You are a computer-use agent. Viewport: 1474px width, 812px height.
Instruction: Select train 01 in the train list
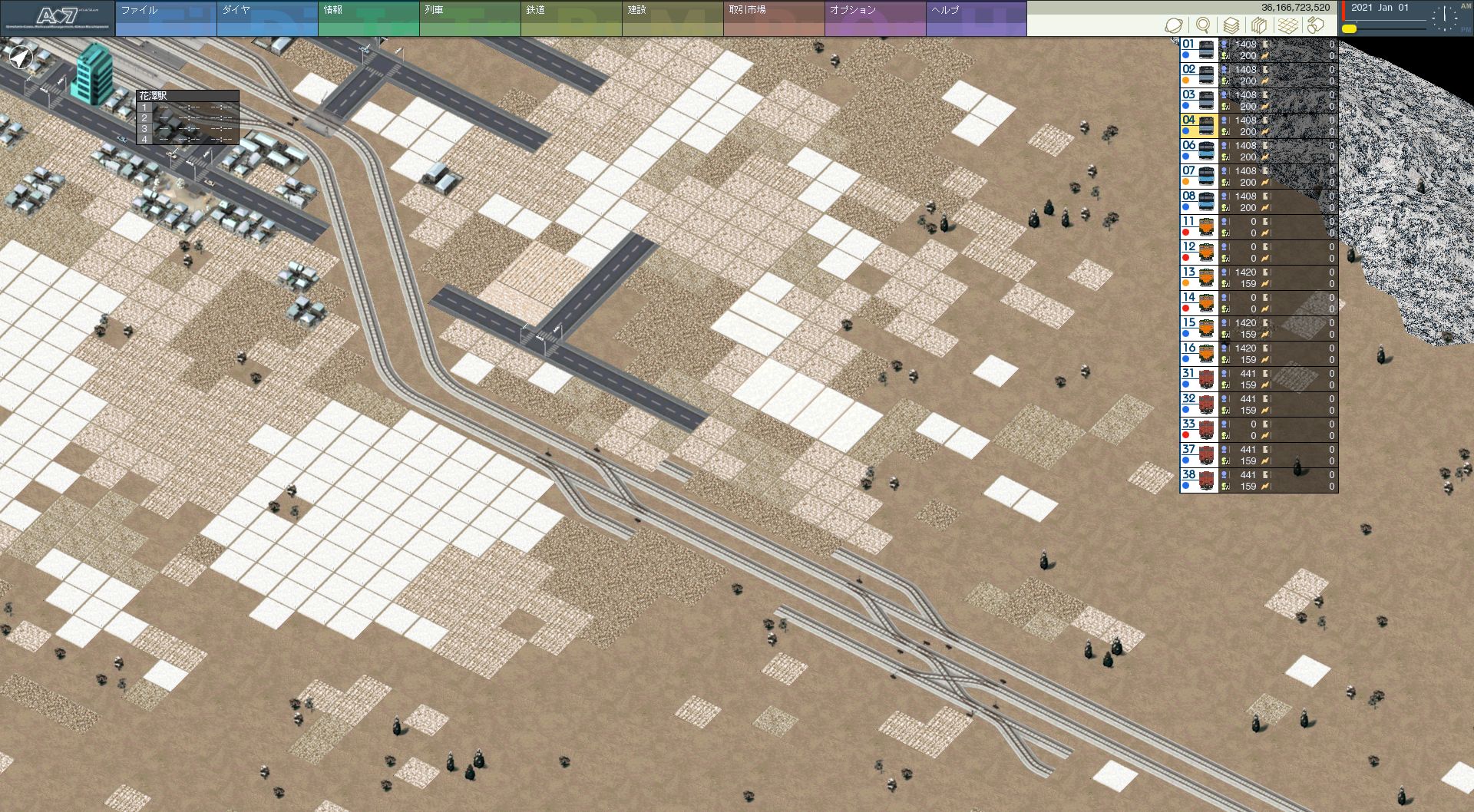coord(1259,50)
